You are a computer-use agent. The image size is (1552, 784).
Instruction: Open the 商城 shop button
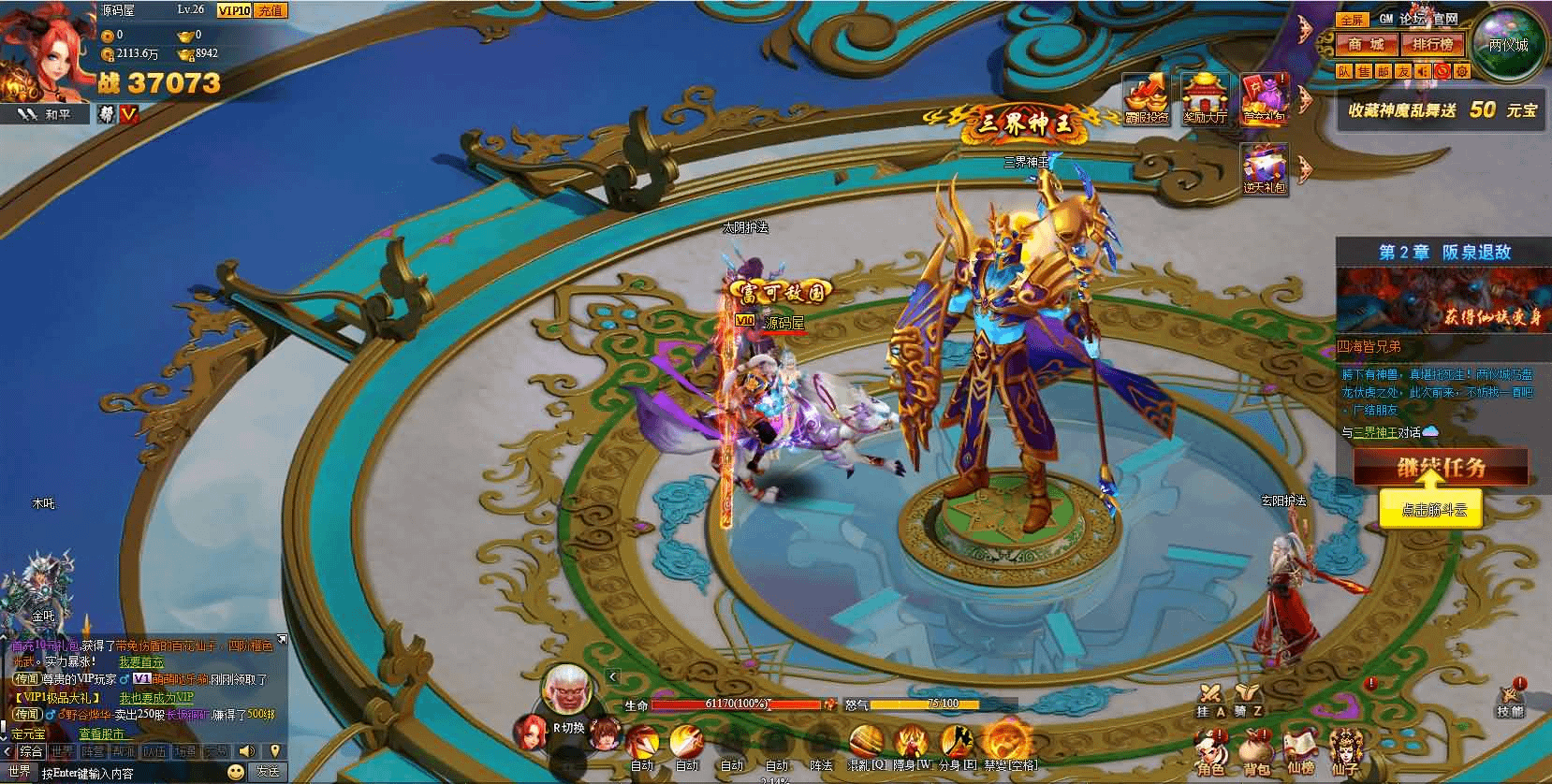pos(1366,44)
